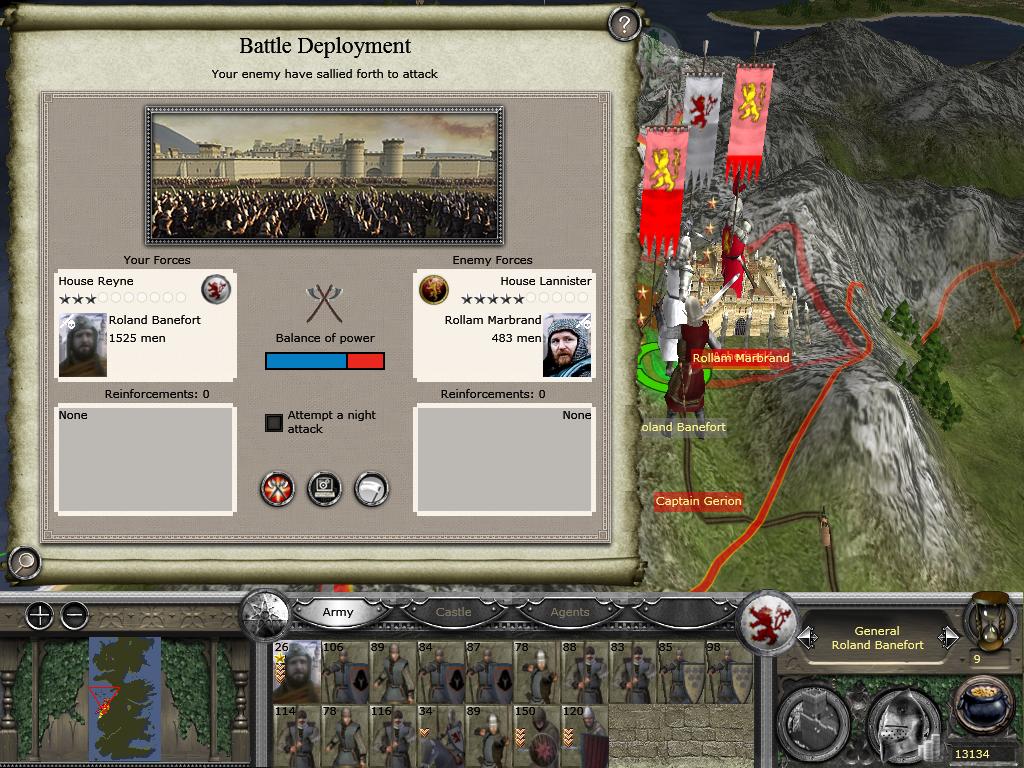Zoom in the minimap with plus button

point(39,616)
